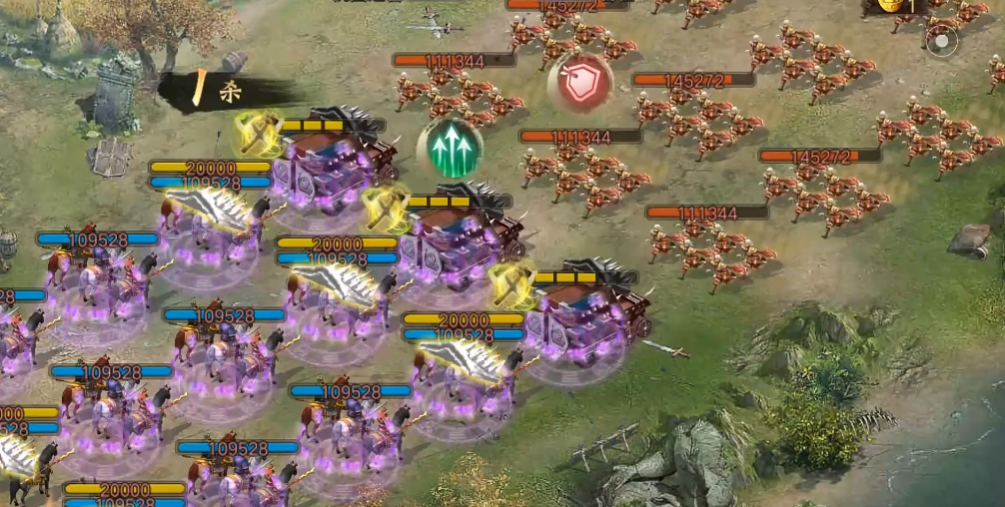The height and width of the screenshot is (507, 1005).
Task: Click the floating white circle overlay button
Action: pyautogui.click(x=941, y=42)
